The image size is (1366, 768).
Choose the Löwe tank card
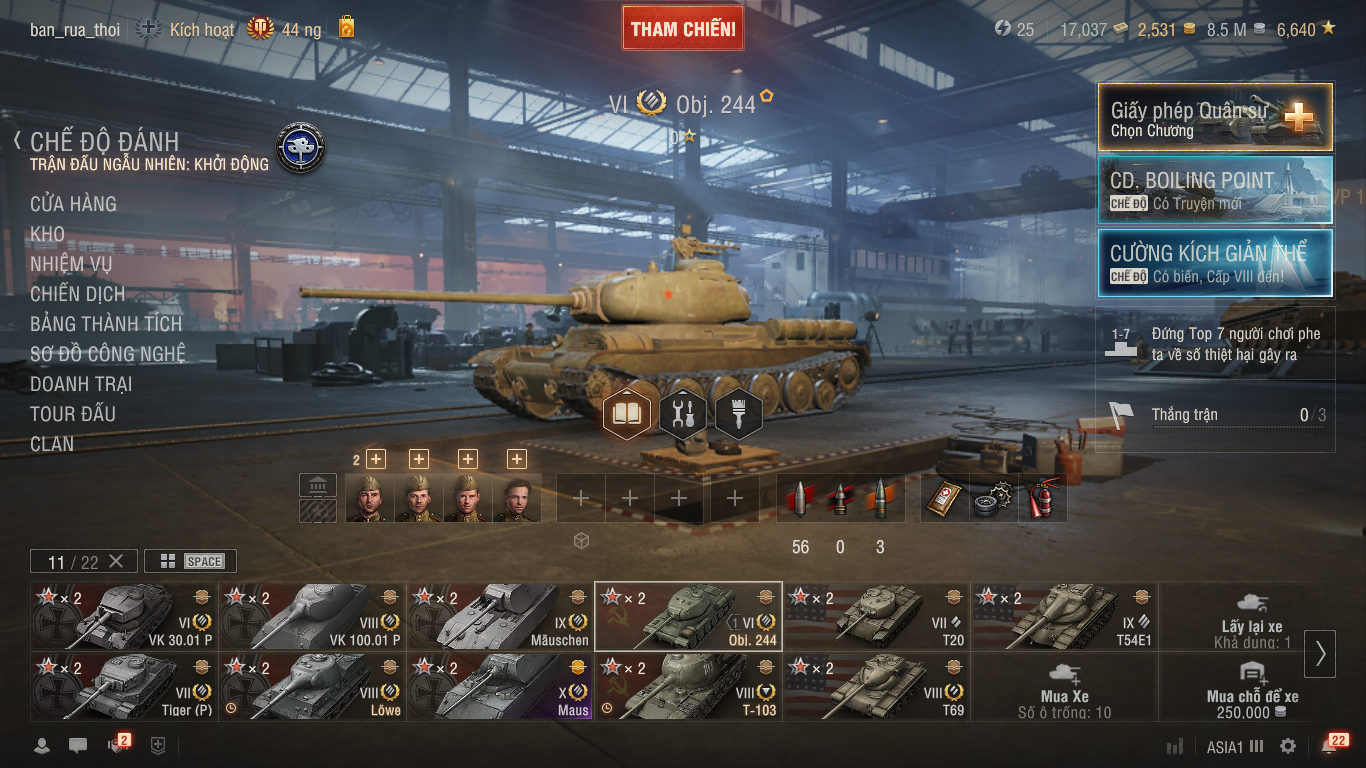coord(312,686)
